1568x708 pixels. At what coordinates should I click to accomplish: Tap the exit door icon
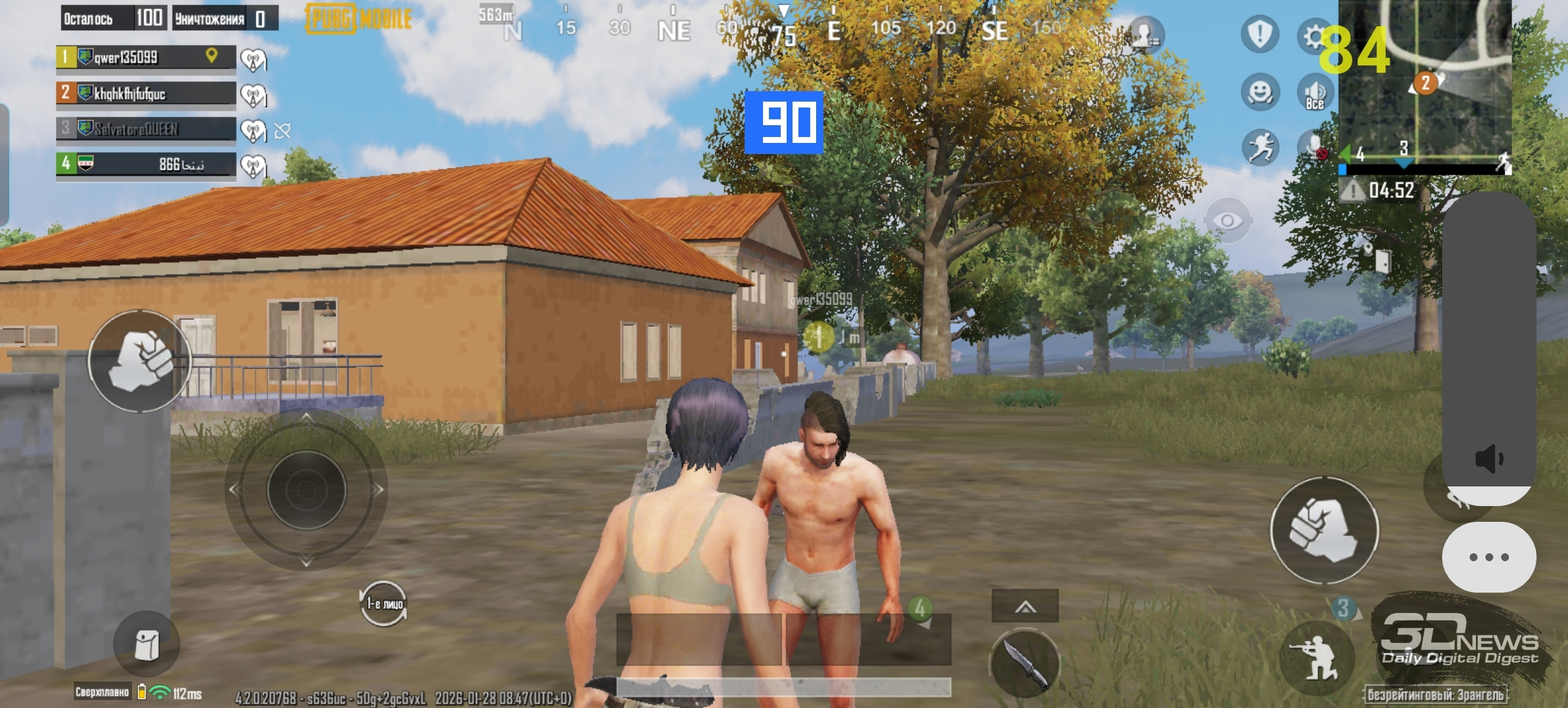tap(1382, 261)
